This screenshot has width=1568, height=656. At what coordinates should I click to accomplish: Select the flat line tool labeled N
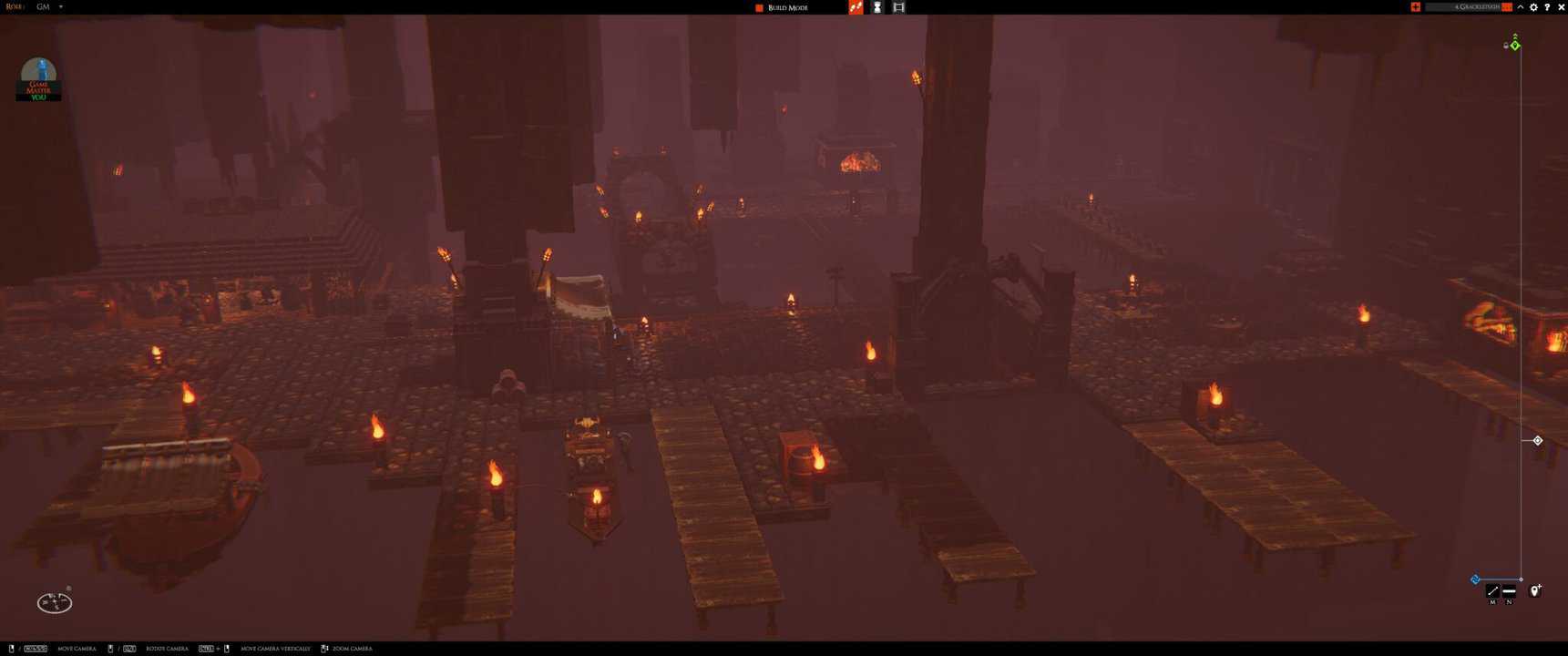click(x=1509, y=592)
